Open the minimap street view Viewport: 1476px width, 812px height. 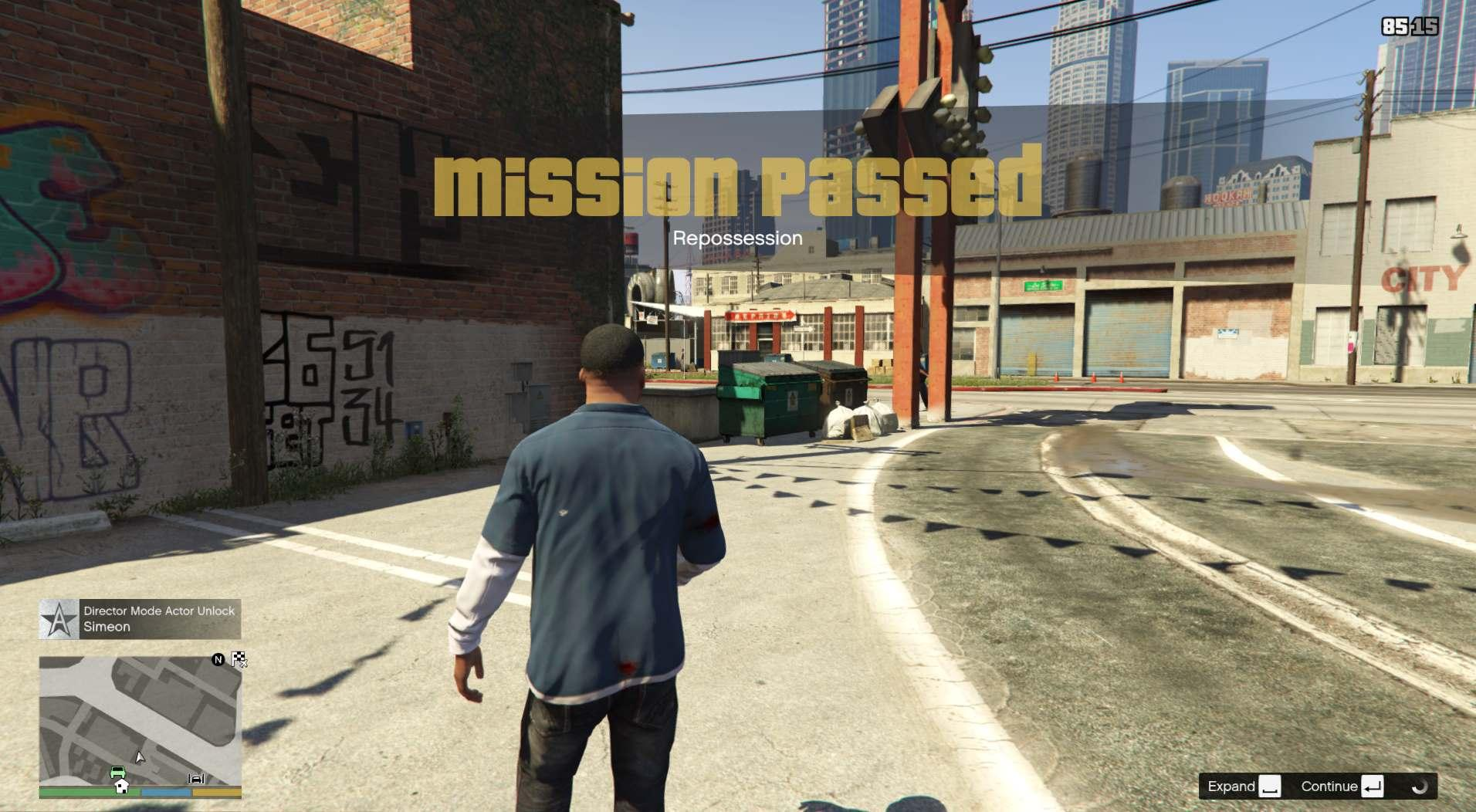tap(140, 721)
